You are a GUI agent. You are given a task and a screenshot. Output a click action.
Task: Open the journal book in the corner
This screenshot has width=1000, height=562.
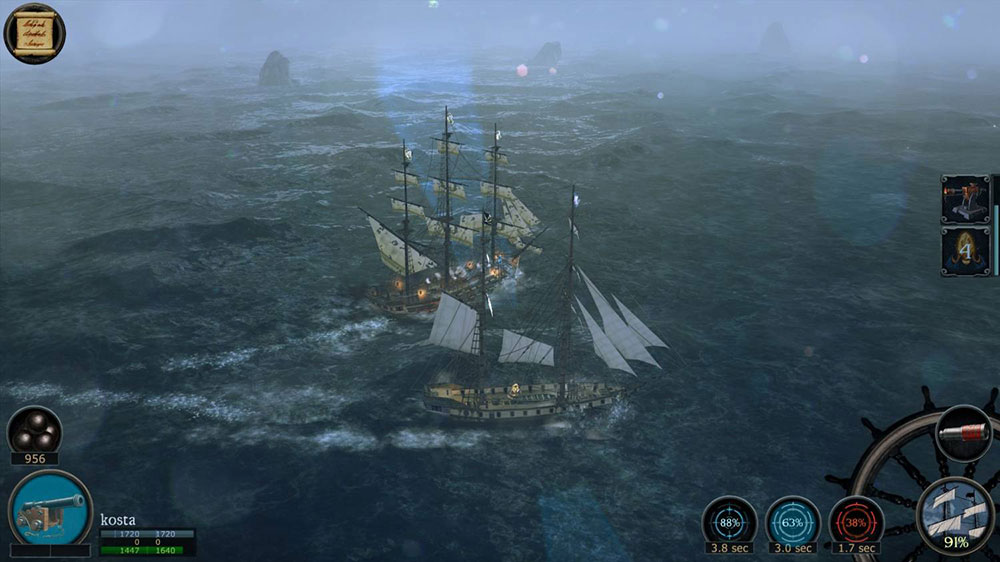[34, 32]
